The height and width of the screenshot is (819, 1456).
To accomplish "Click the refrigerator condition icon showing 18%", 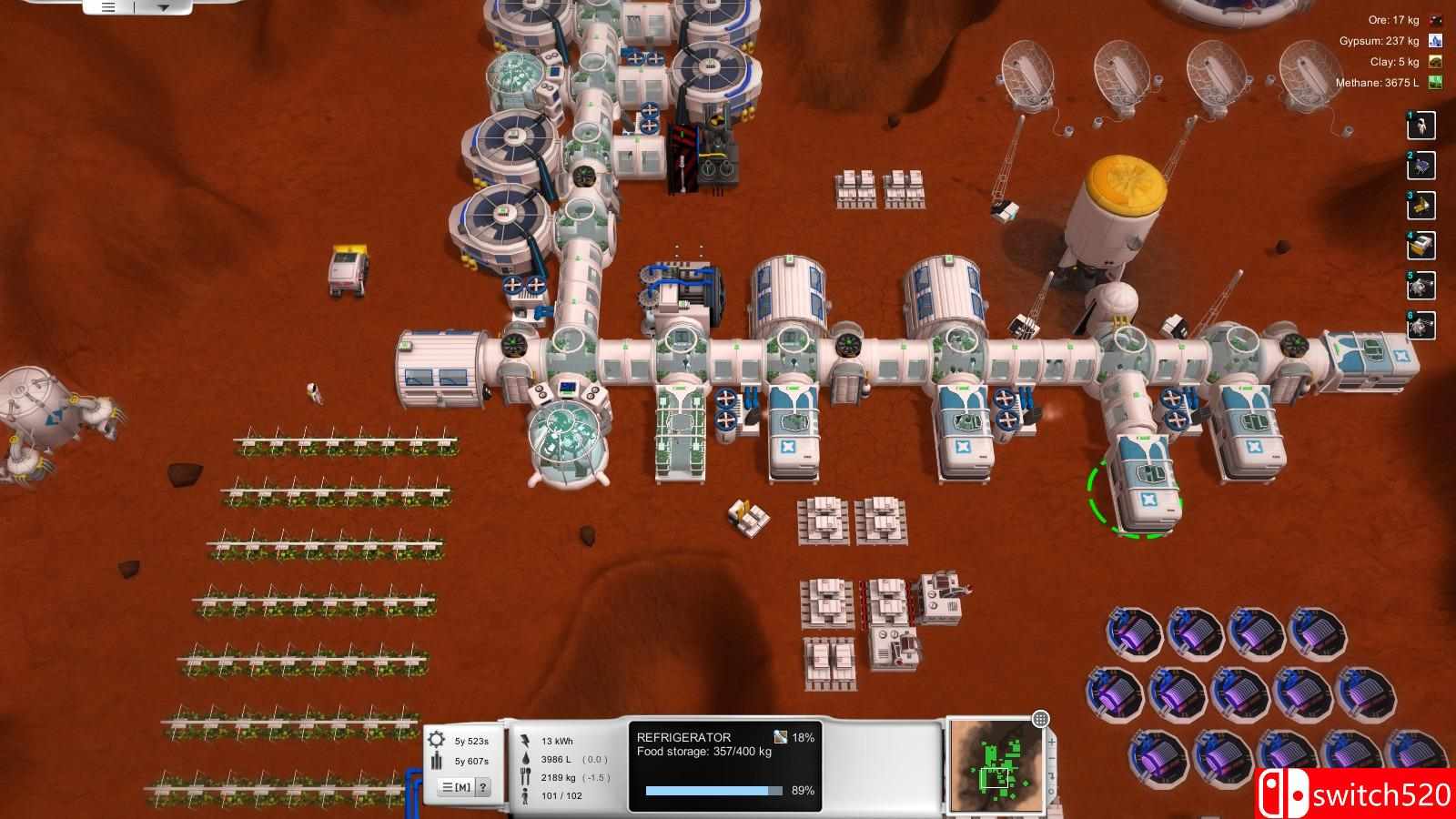I will tap(780, 737).
